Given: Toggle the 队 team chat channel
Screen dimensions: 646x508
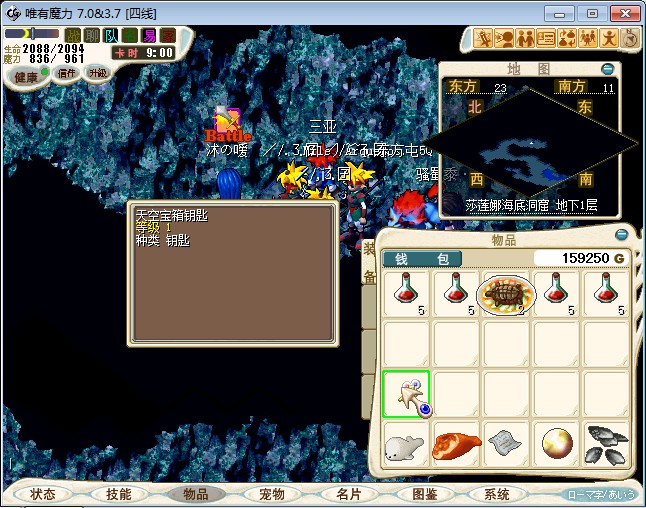Looking at the screenshot, I should coord(113,35).
